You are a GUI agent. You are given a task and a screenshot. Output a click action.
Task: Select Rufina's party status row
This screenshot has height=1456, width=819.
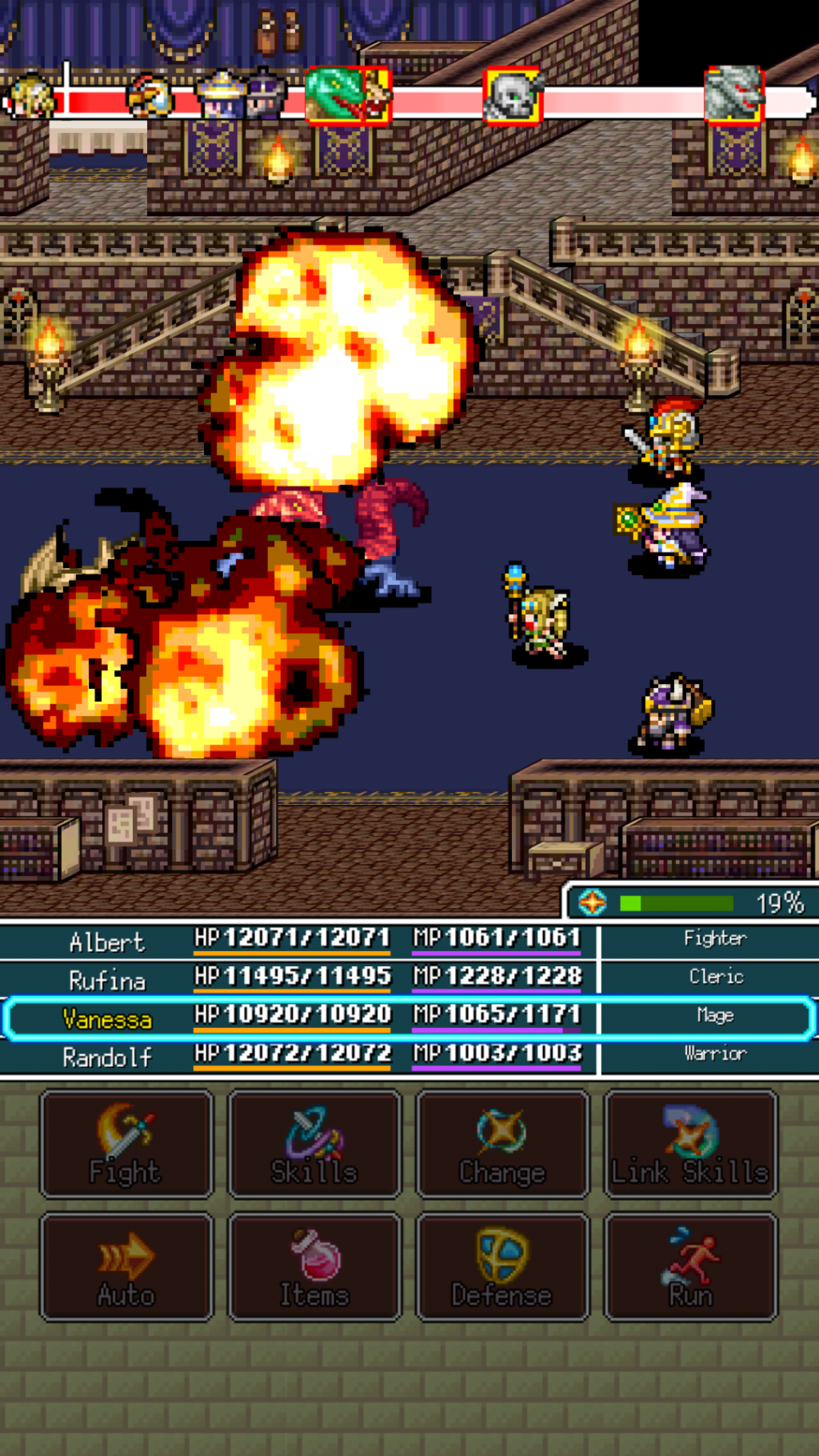[409, 979]
